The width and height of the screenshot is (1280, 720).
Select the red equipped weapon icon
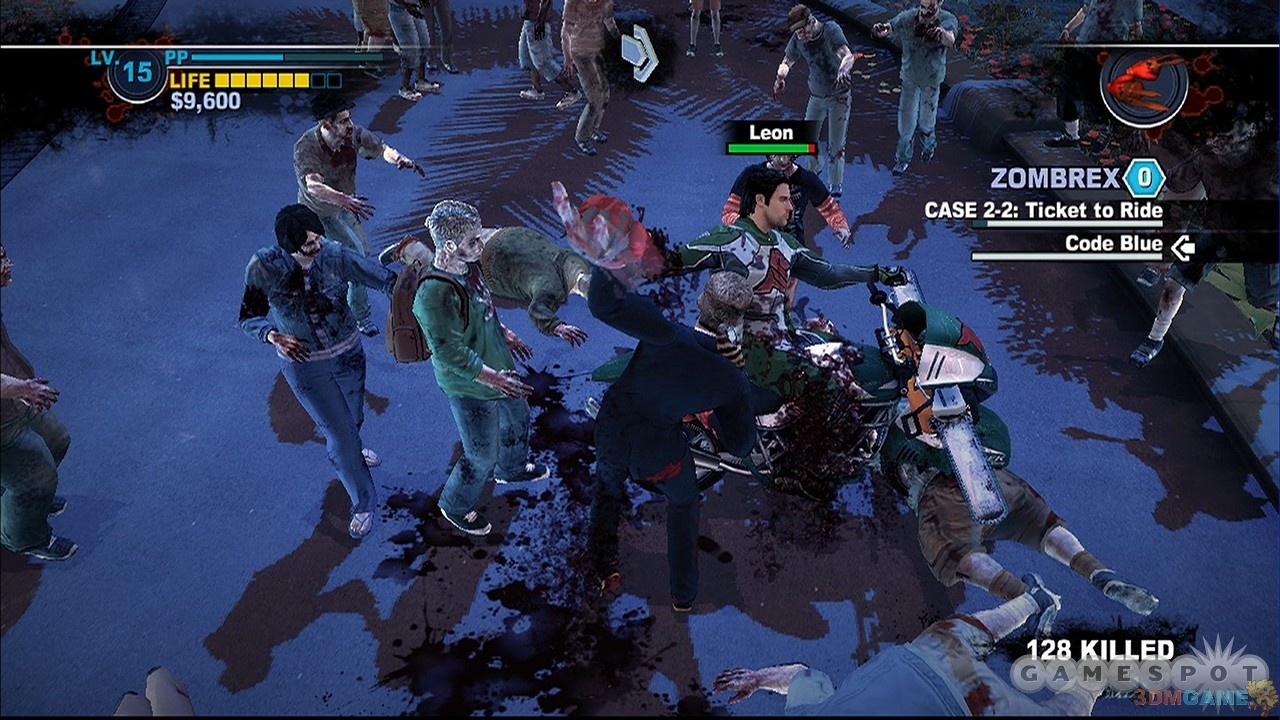[x=1144, y=84]
